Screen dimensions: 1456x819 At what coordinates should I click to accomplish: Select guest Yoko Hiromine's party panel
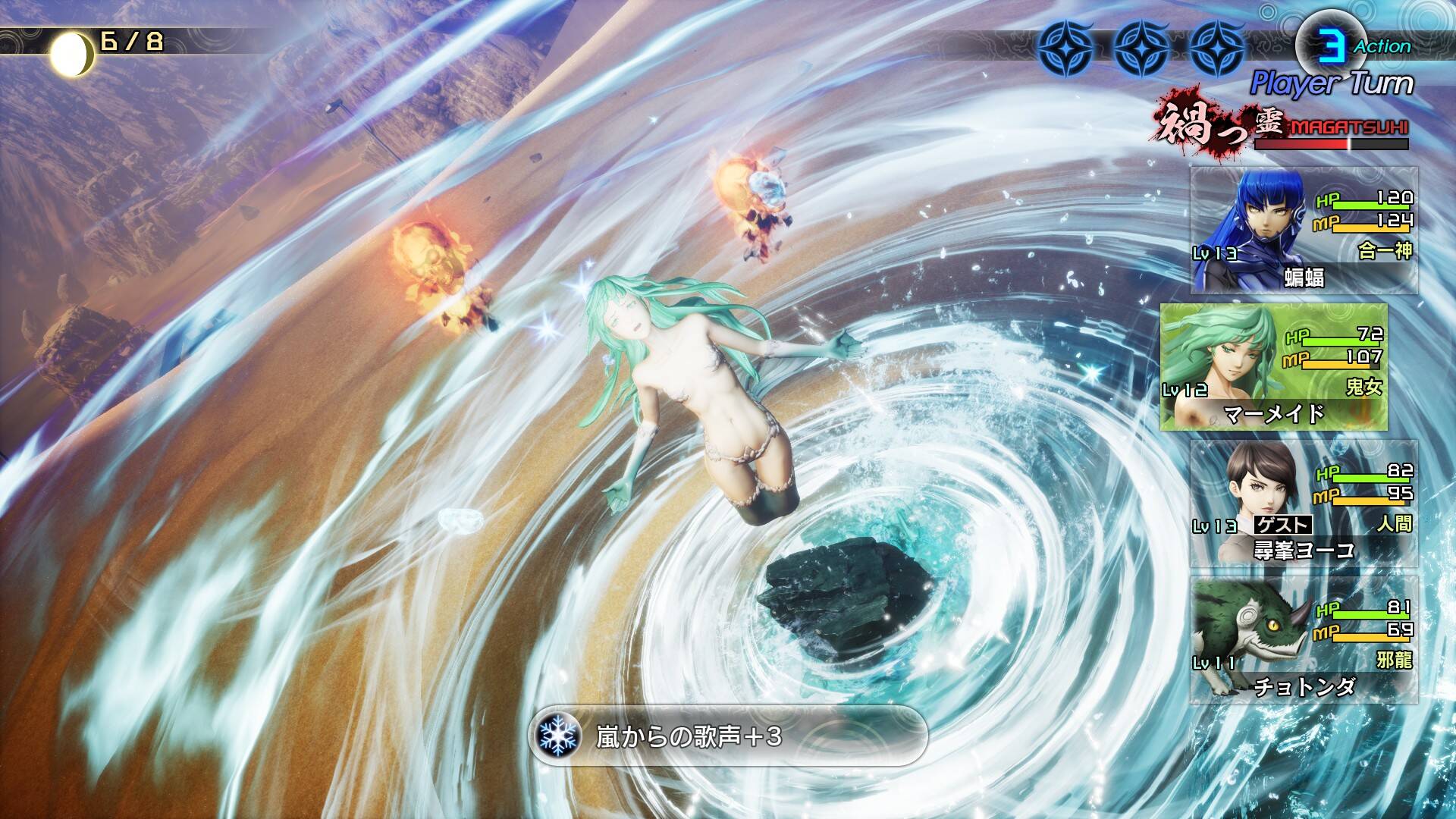[1303, 504]
